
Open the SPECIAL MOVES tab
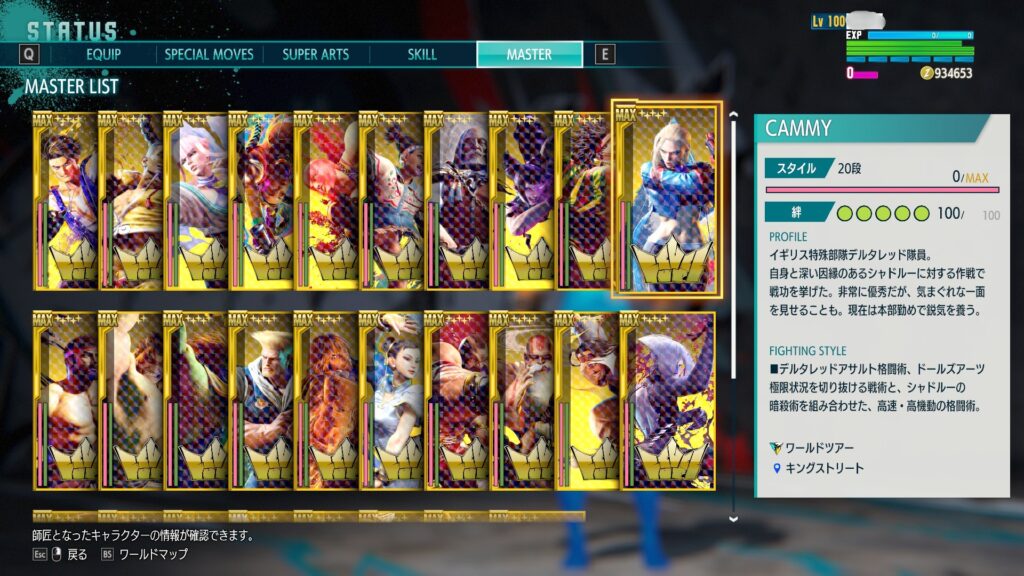(209, 54)
